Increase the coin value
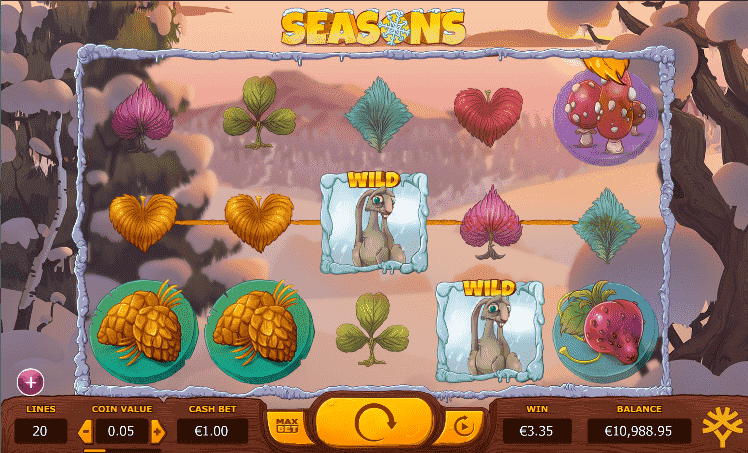The height and width of the screenshot is (453, 748). pos(157,432)
